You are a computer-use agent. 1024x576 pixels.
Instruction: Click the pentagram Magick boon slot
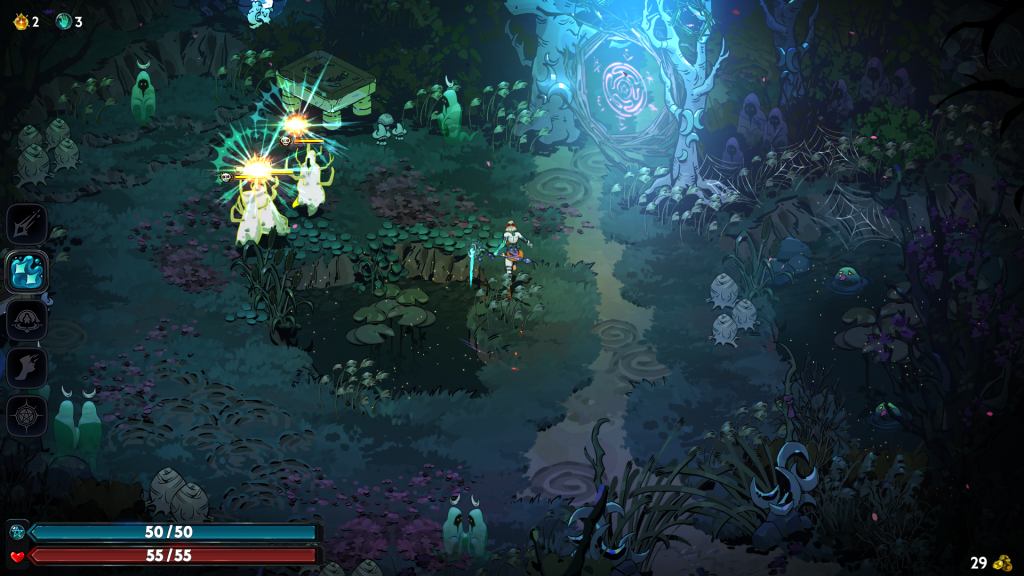coord(27,415)
